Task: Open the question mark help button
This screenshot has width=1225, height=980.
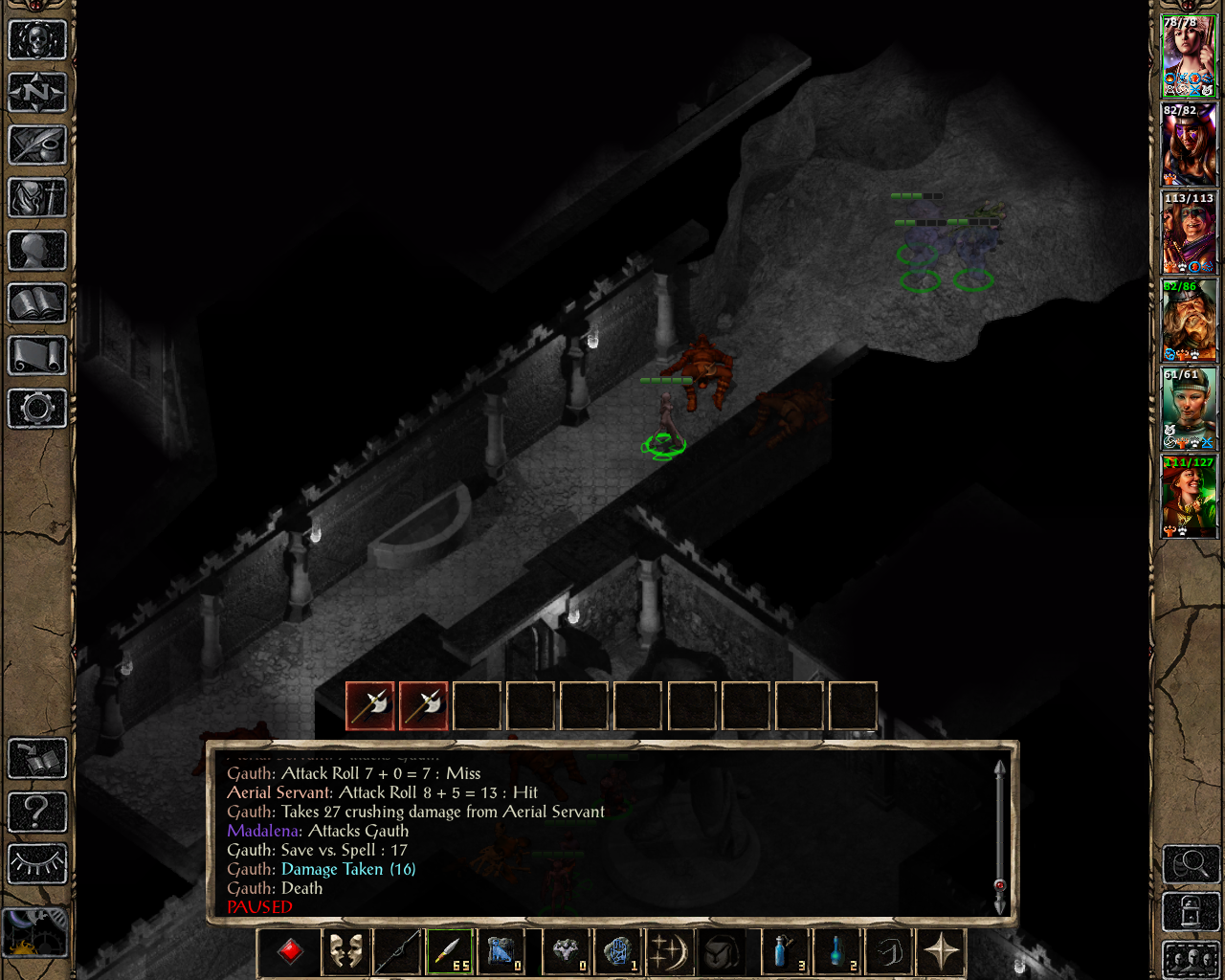Action: 37,812
